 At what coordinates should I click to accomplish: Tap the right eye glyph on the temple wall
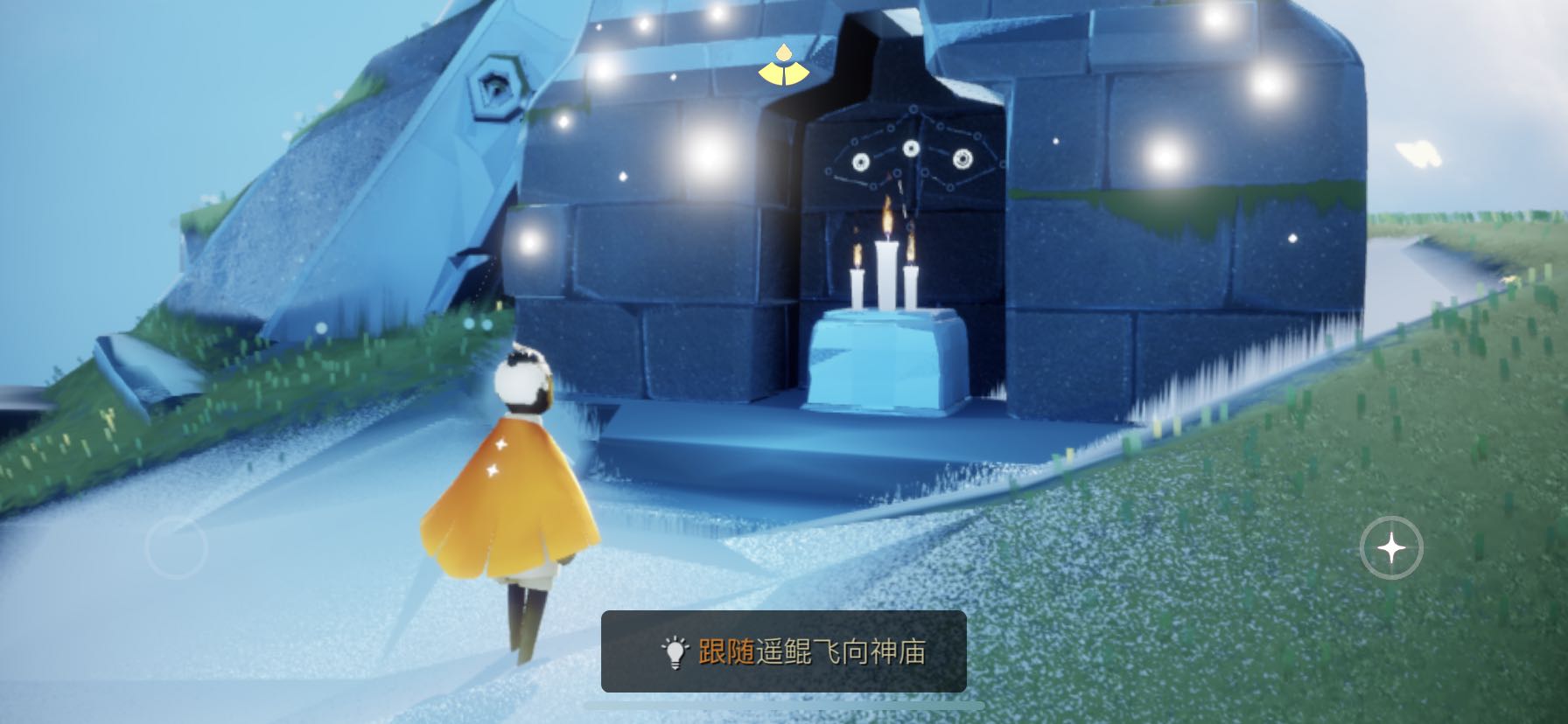[962, 159]
